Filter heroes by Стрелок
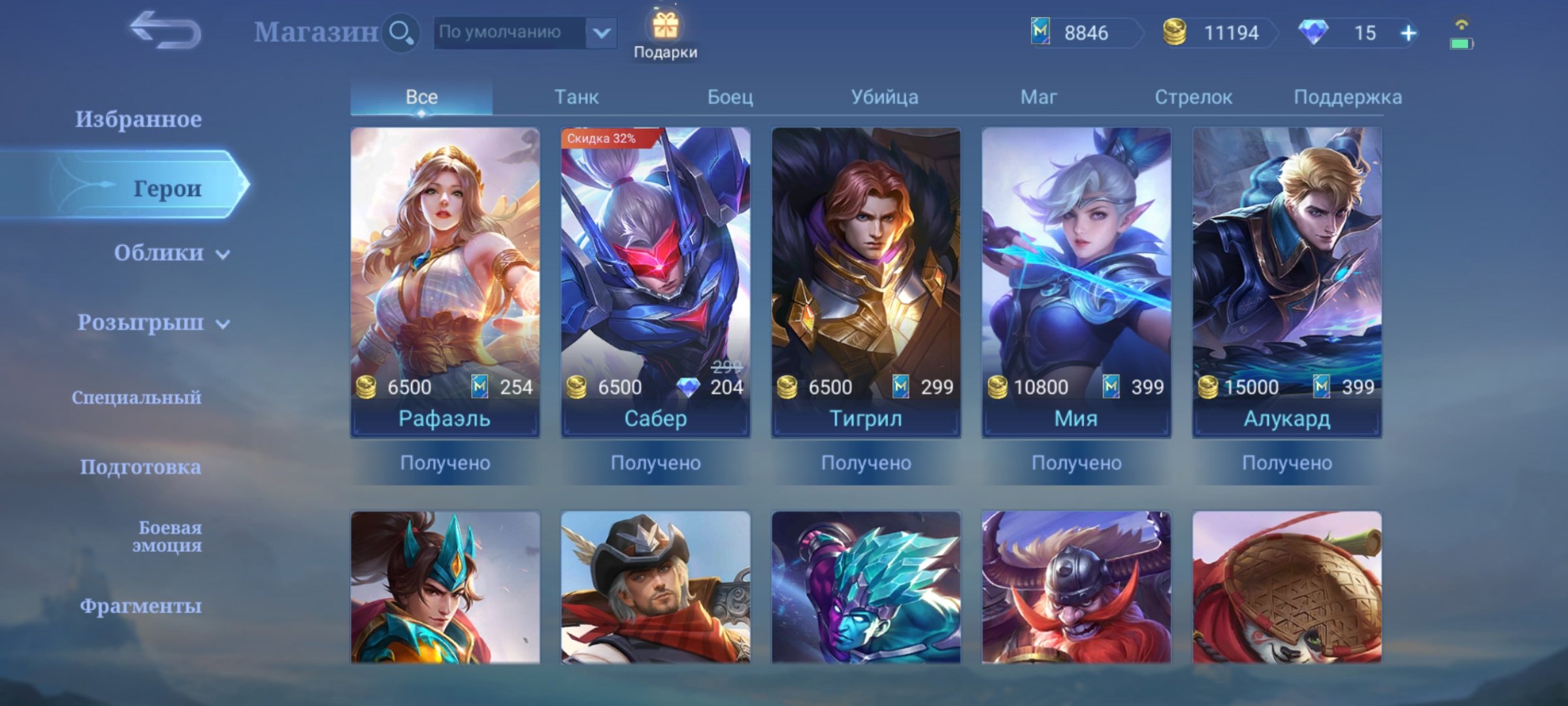This screenshot has height=706, width=1568. (1193, 97)
